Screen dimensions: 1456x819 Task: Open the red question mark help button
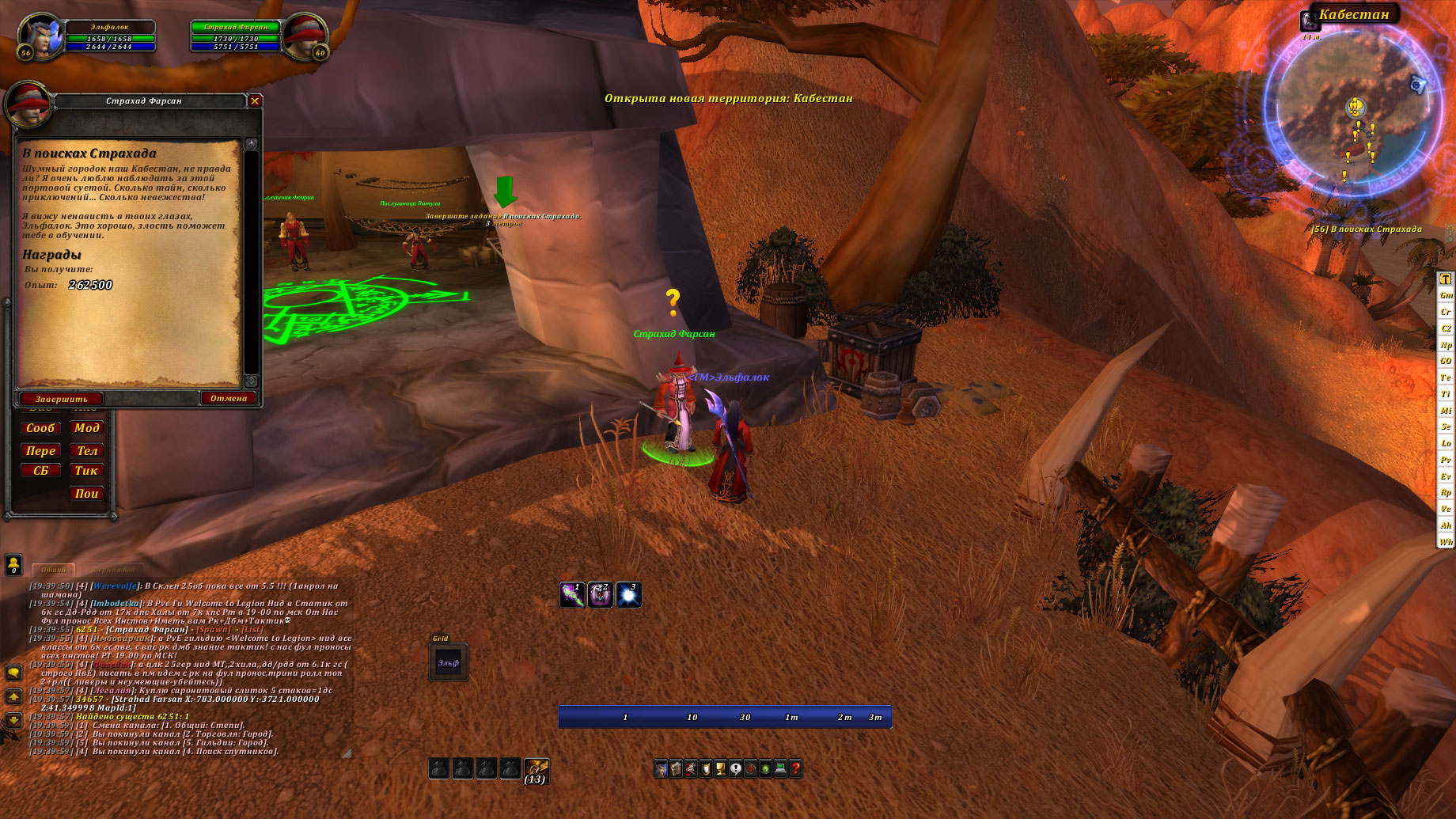[795, 768]
